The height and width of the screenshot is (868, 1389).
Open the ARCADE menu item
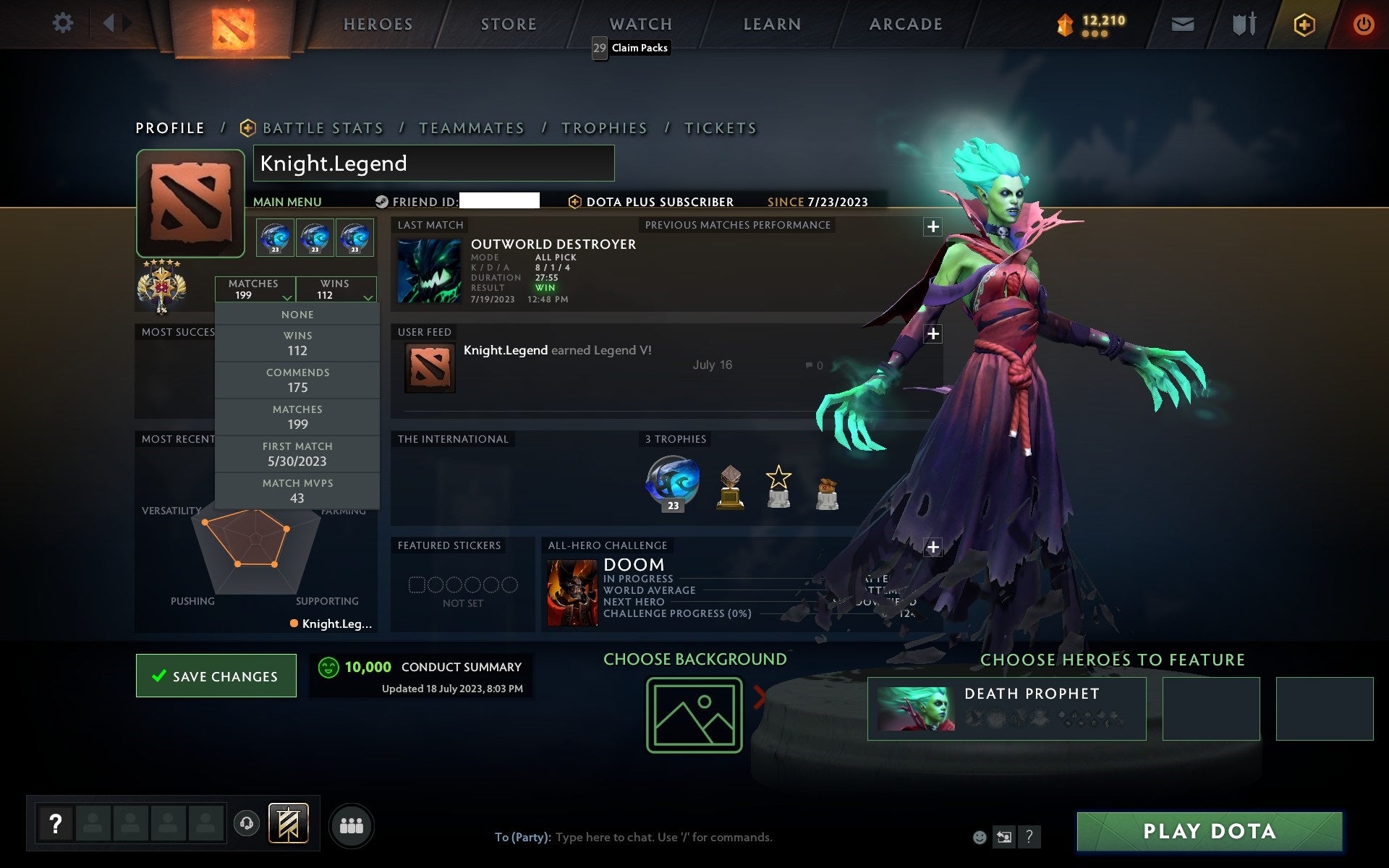[905, 23]
